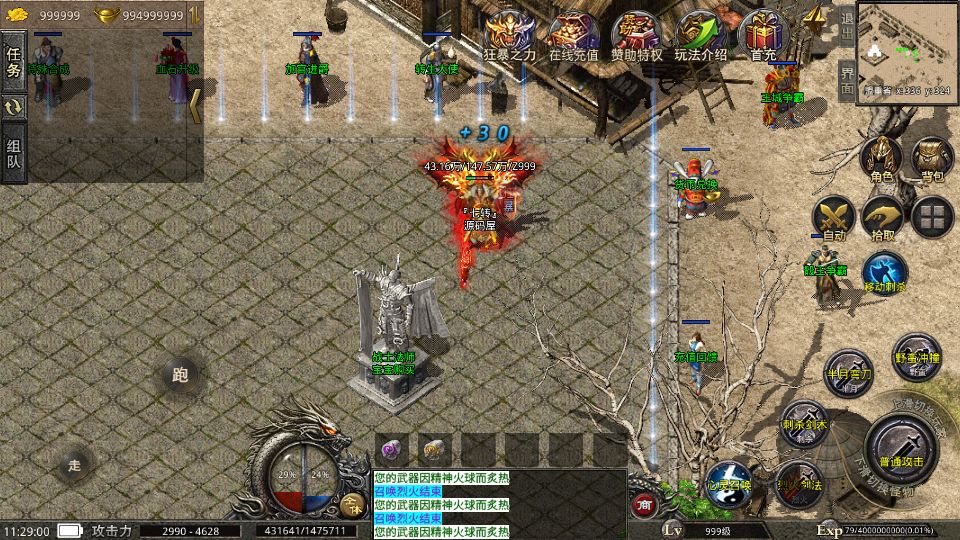Screen dimensions: 960x540
Task: Show the 赞助特权 sponsor privileges
Action: click(x=636, y=37)
